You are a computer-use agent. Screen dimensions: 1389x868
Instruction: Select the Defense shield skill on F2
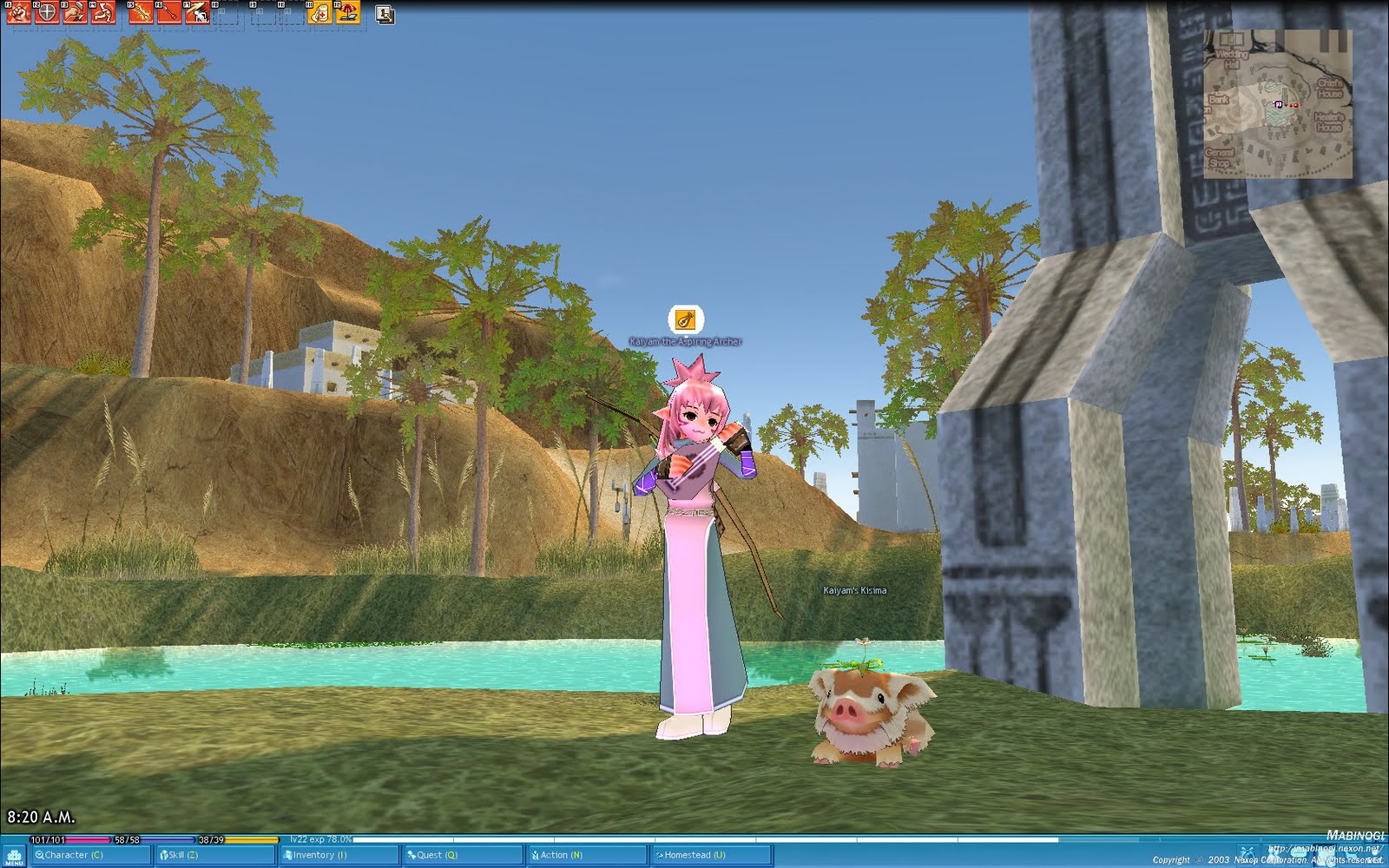[46, 13]
